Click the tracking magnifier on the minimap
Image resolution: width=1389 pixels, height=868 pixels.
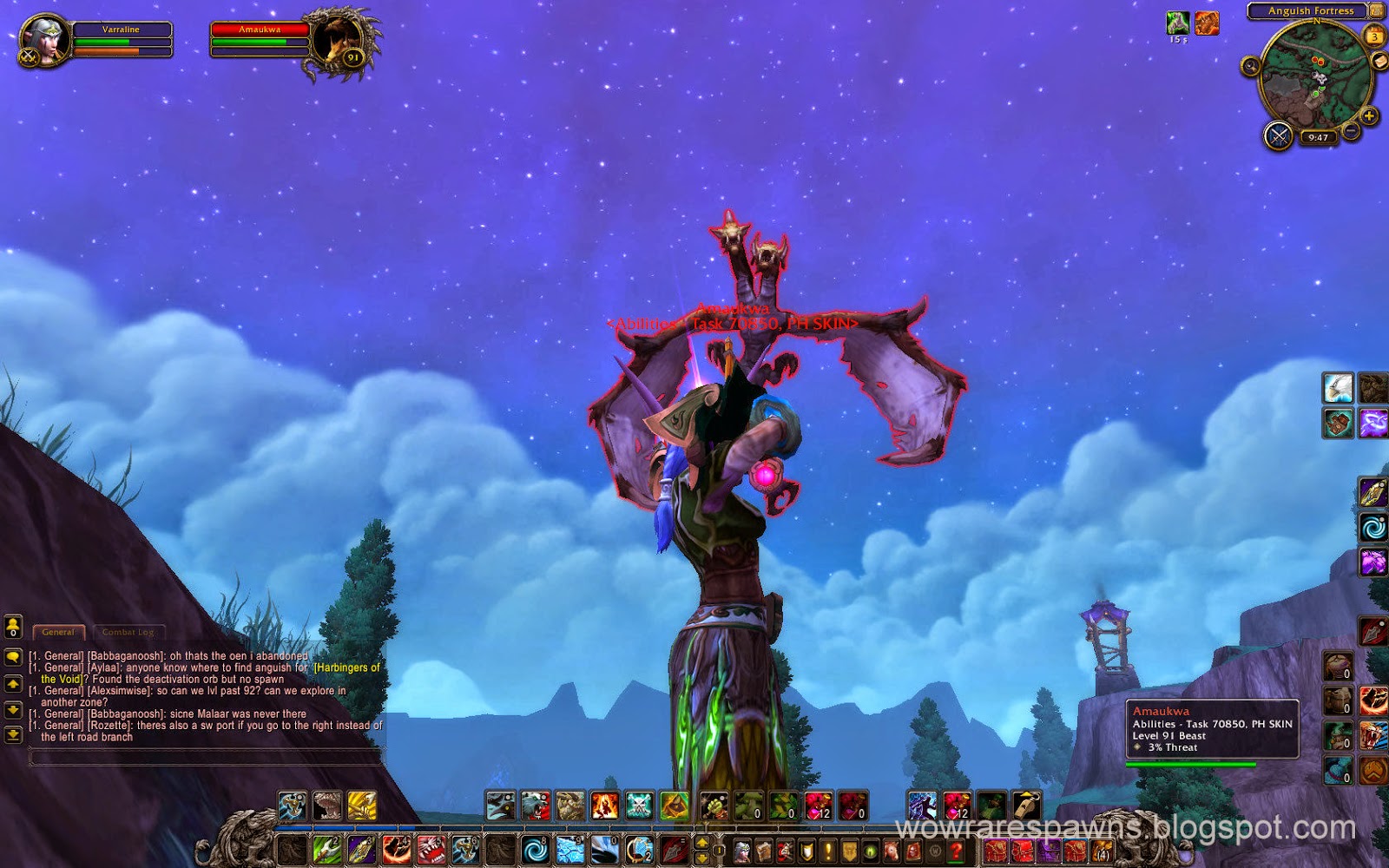click(1251, 67)
